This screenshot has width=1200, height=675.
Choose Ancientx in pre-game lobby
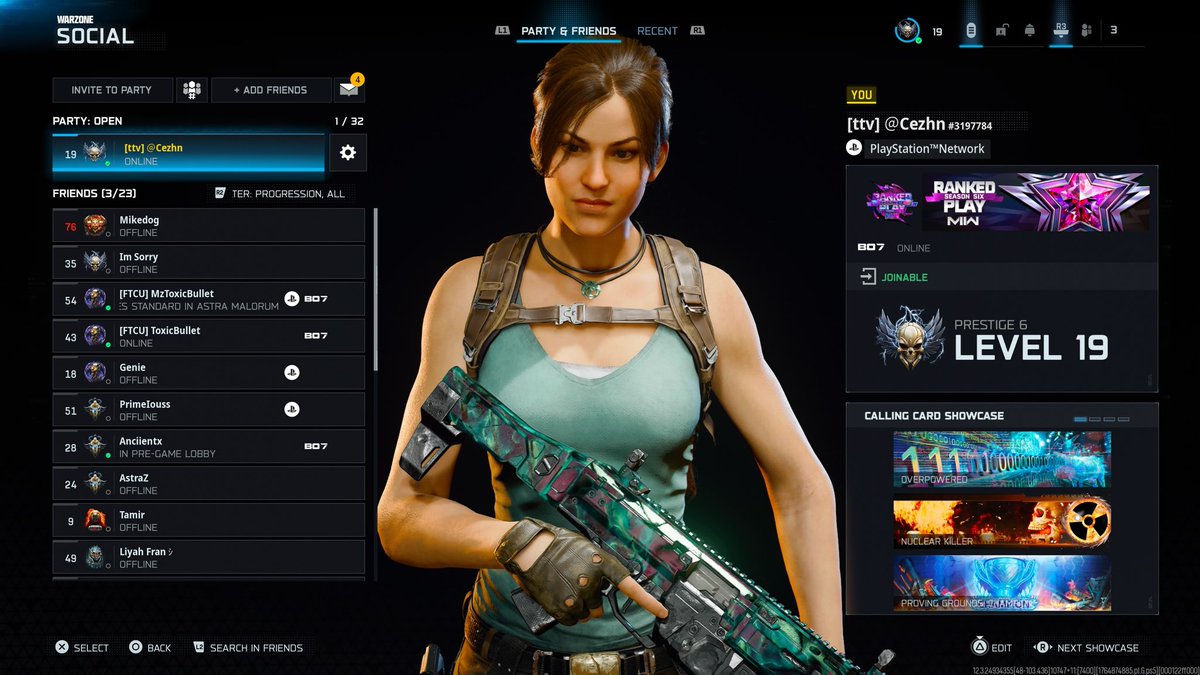(208, 447)
